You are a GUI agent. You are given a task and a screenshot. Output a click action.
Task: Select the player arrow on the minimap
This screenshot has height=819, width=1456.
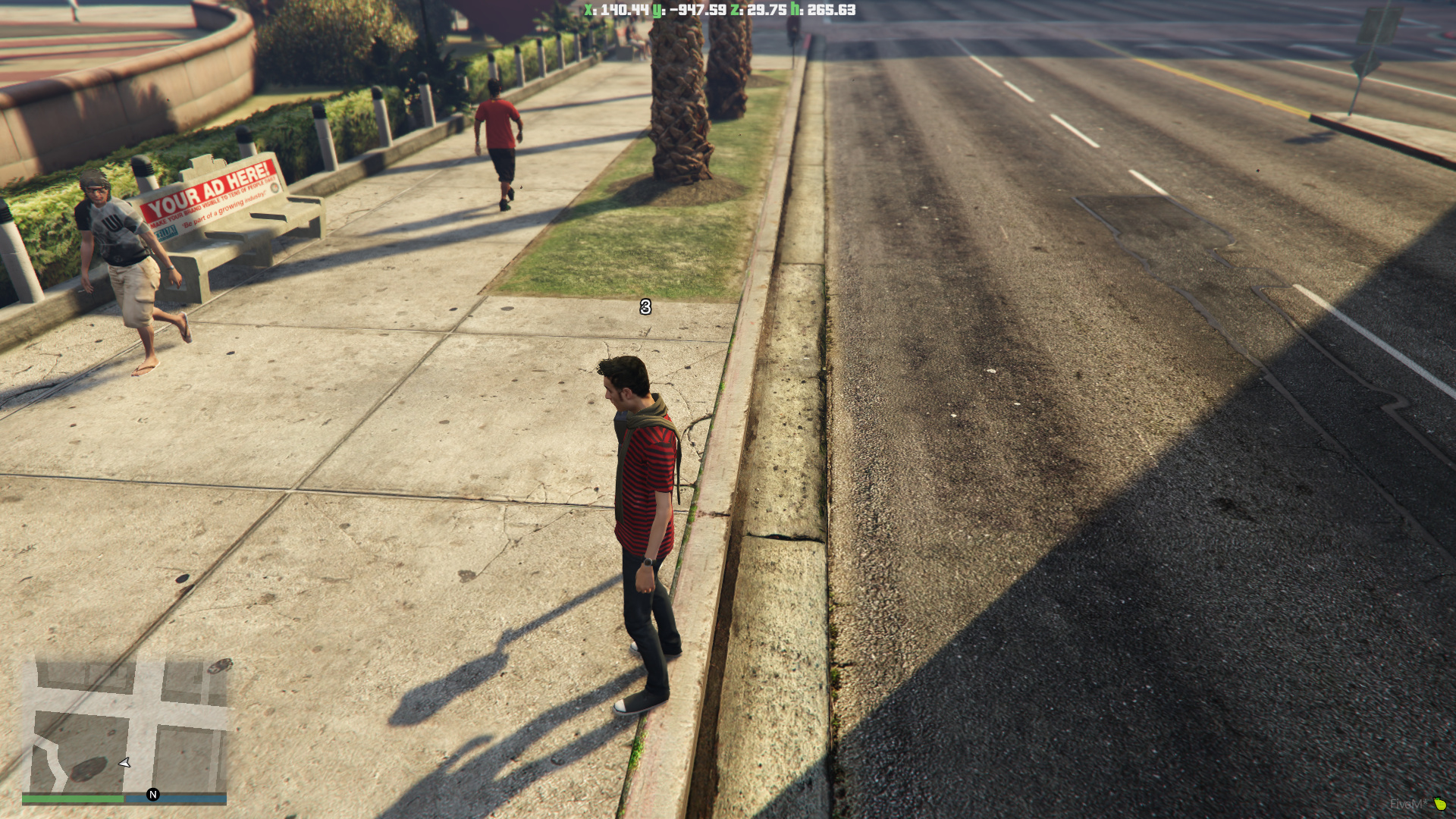(x=125, y=762)
